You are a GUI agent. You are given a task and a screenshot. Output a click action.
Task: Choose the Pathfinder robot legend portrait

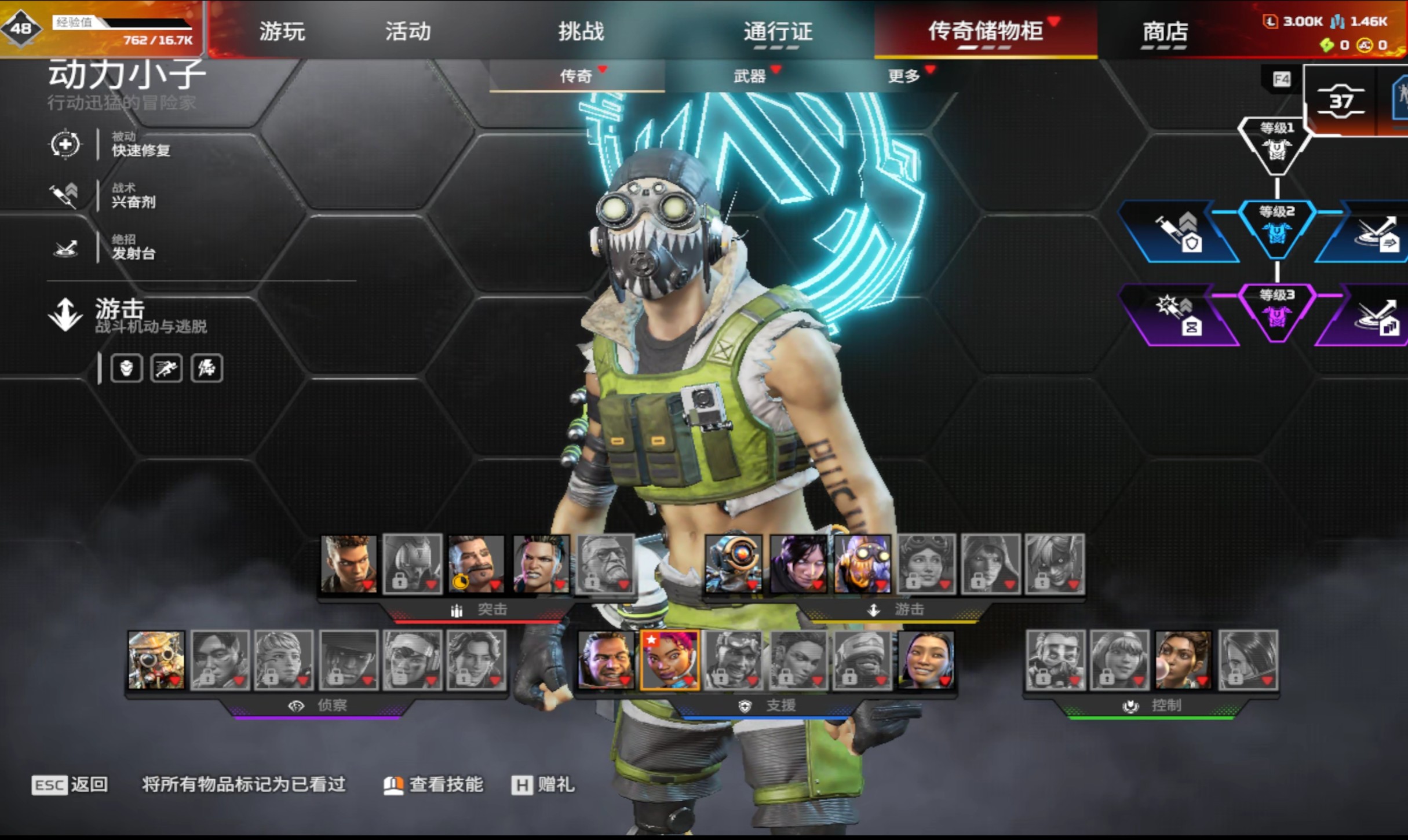(734, 564)
